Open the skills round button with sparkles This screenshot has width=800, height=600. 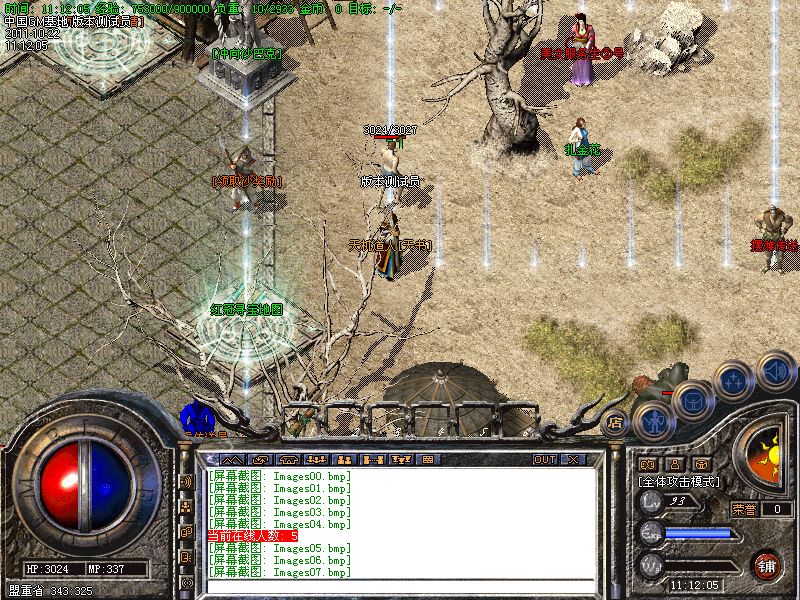pyautogui.click(x=735, y=381)
